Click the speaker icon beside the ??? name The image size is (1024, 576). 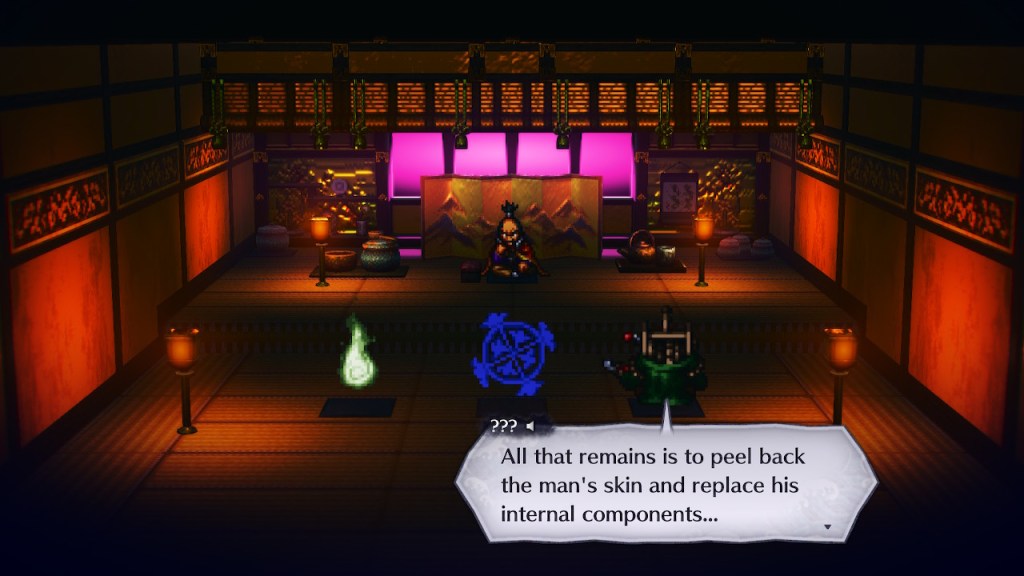(x=530, y=426)
